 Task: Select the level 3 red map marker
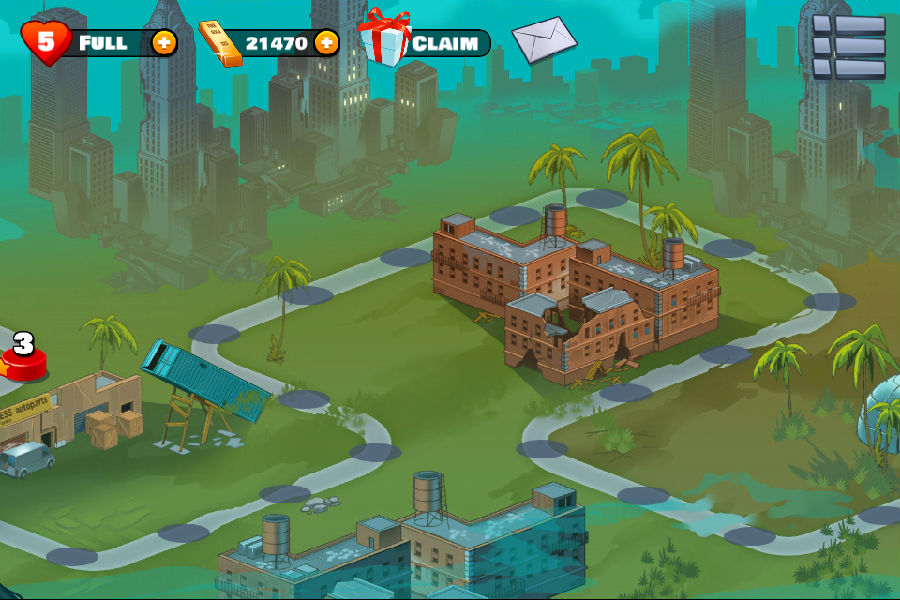tap(23, 358)
